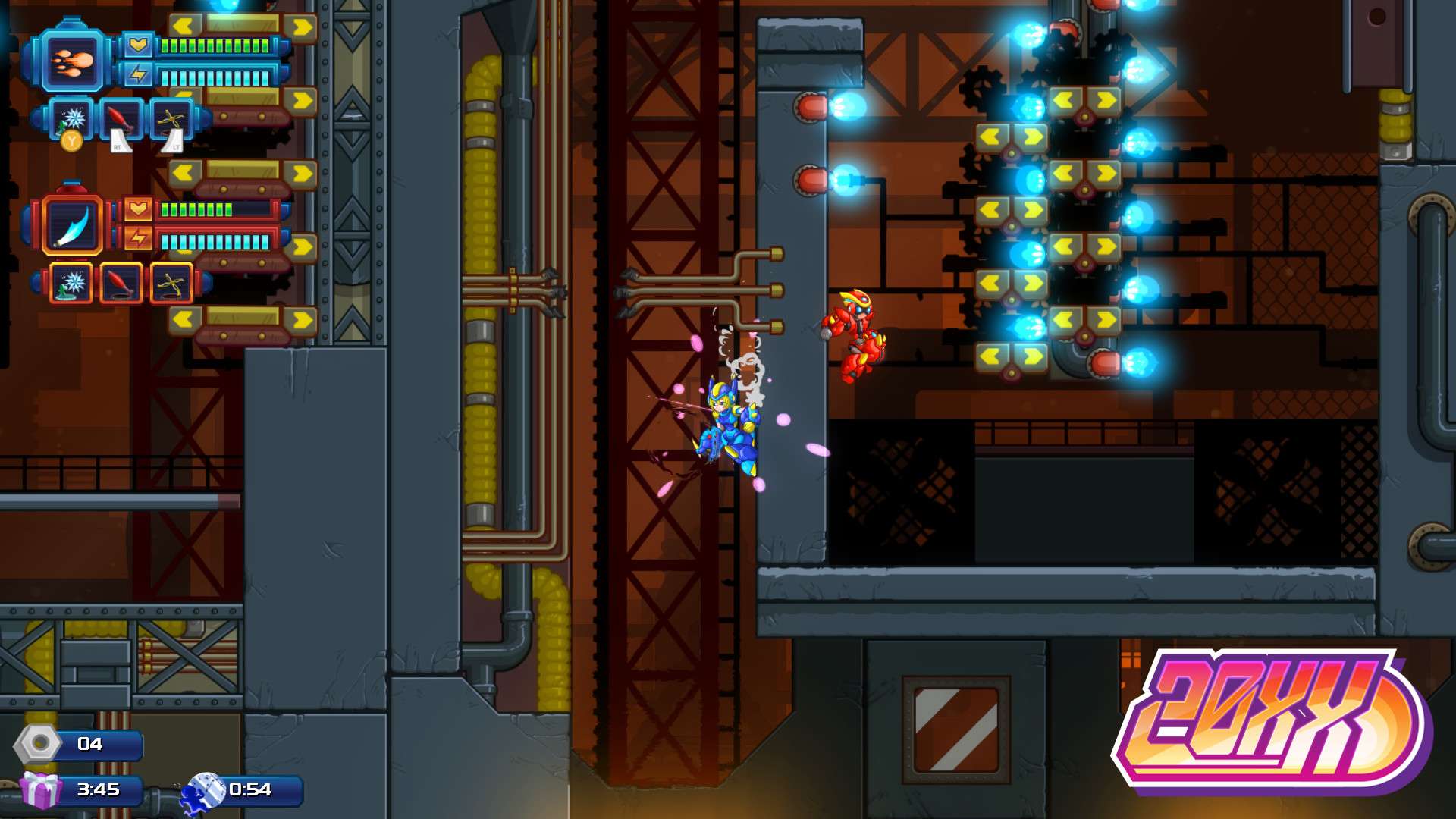Select the red player's blue blade weapon icon
The height and width of the screenshot is (819, 1456).
click(72, 225)
